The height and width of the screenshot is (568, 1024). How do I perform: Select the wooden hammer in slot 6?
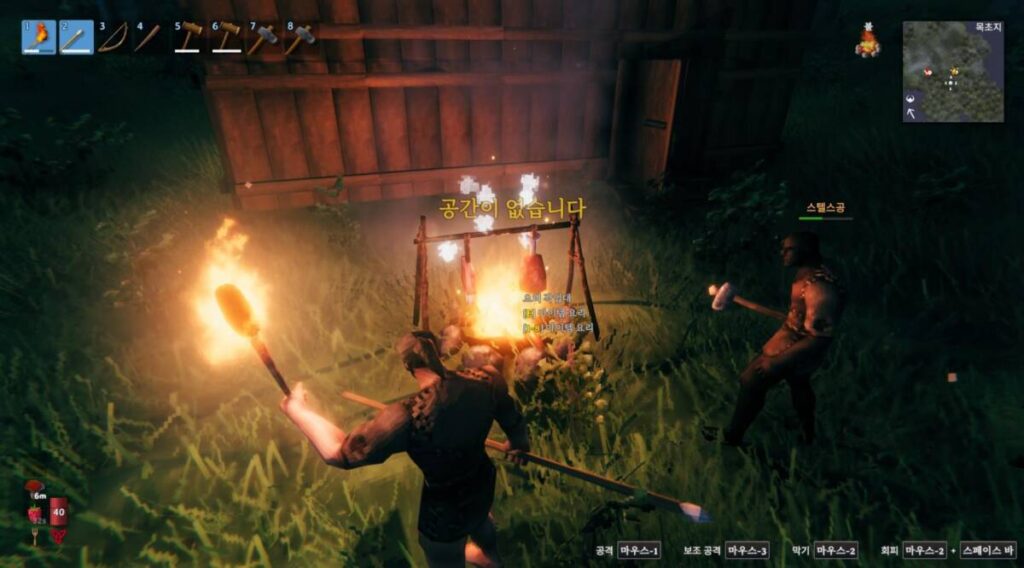227,37
